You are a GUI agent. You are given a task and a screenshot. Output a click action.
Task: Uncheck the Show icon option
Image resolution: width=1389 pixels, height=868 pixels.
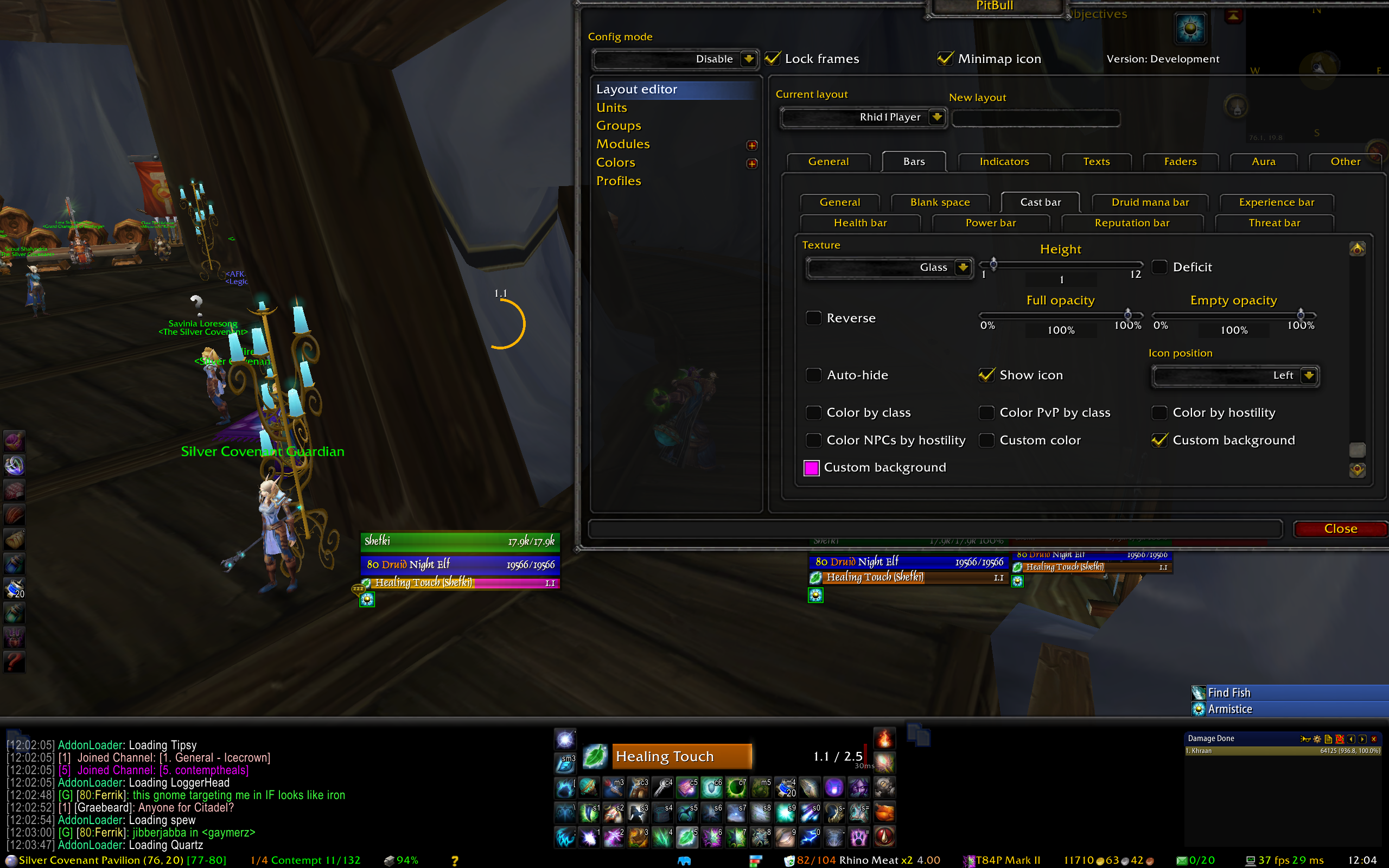[986, 375]
